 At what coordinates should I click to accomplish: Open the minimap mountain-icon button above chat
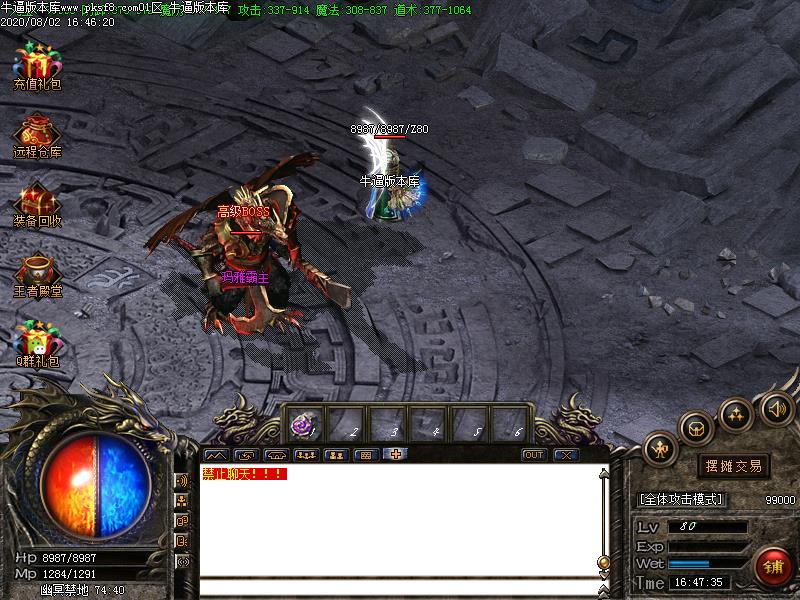tap(215, 455)
